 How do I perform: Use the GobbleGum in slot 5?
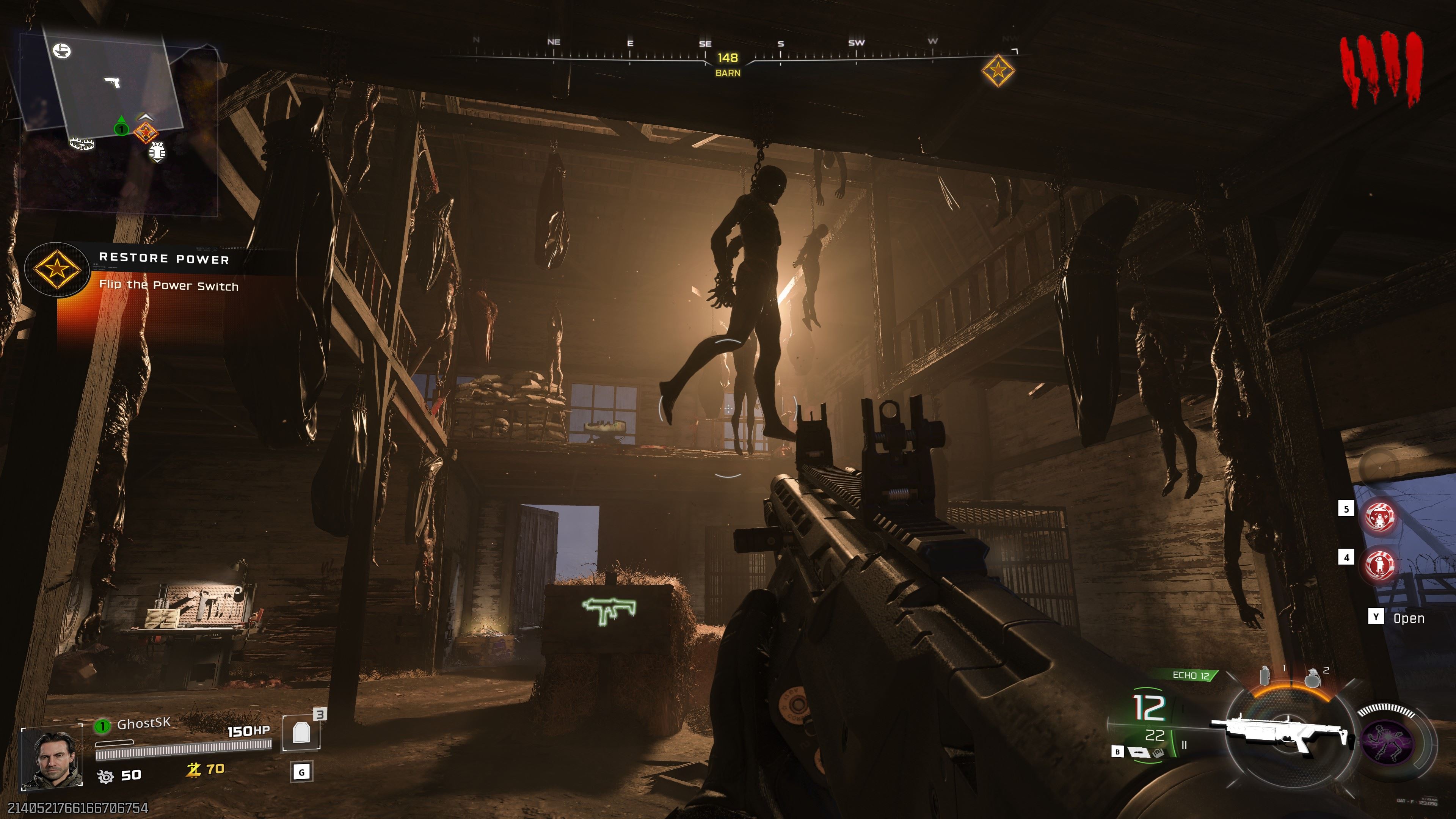[1380, 516]
